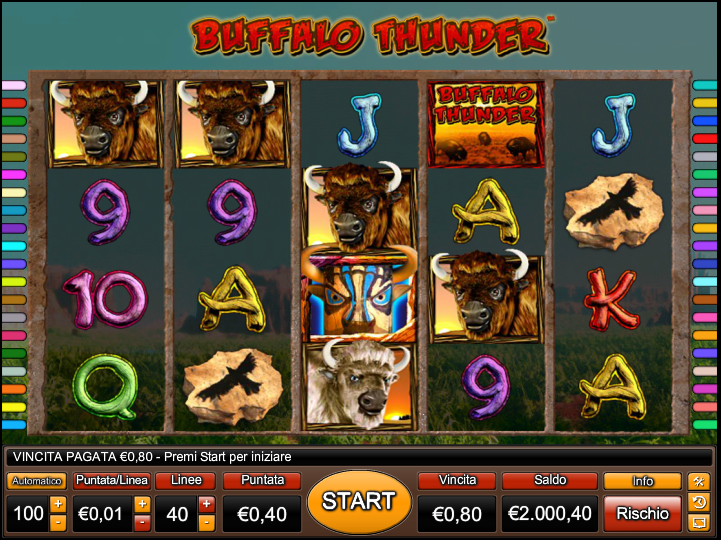
Task: Show the game history clock icon
Action: [x=699, y=502]
